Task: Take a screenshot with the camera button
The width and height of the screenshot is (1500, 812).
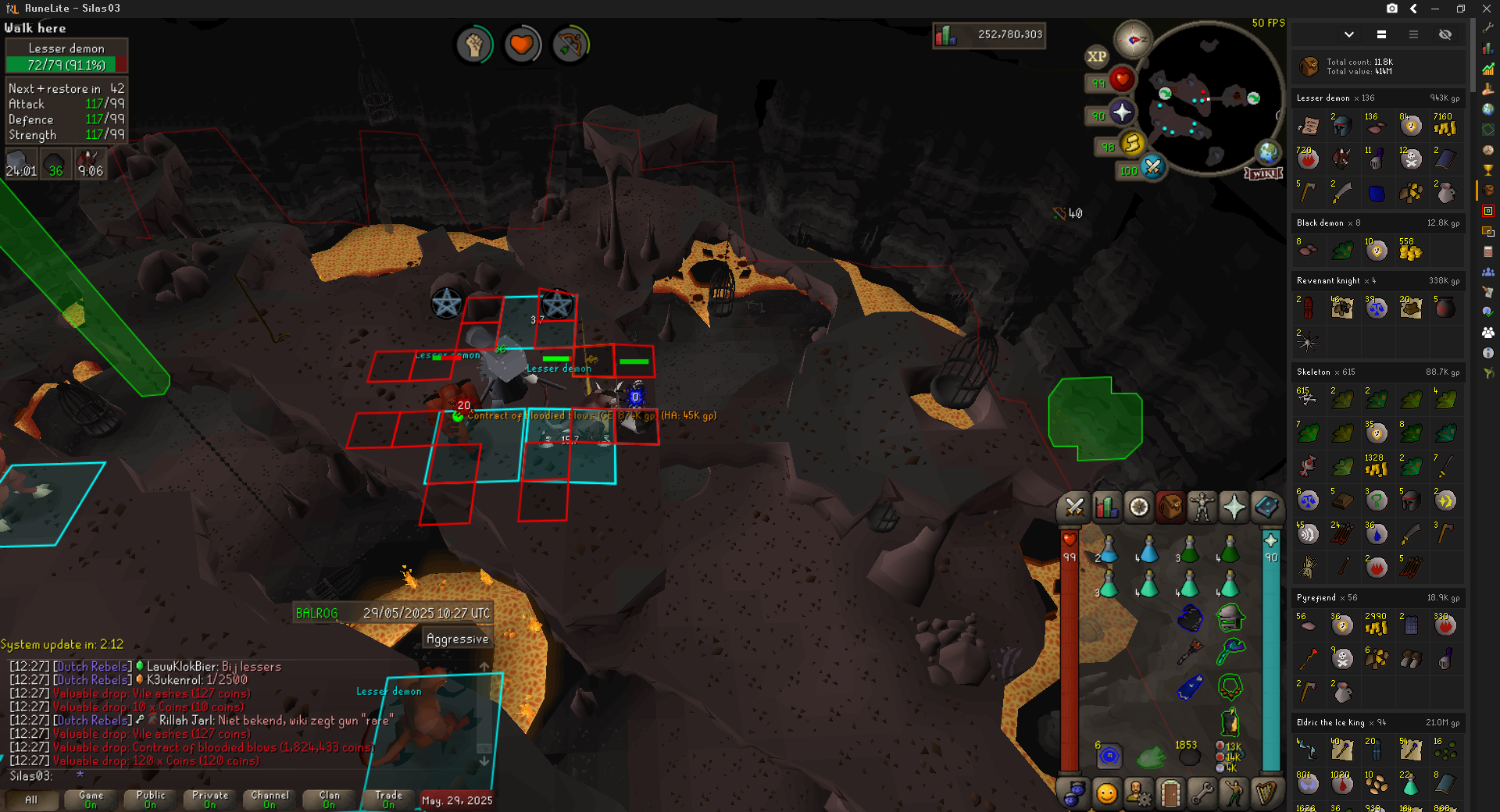Action: [x=1392, y=9]
